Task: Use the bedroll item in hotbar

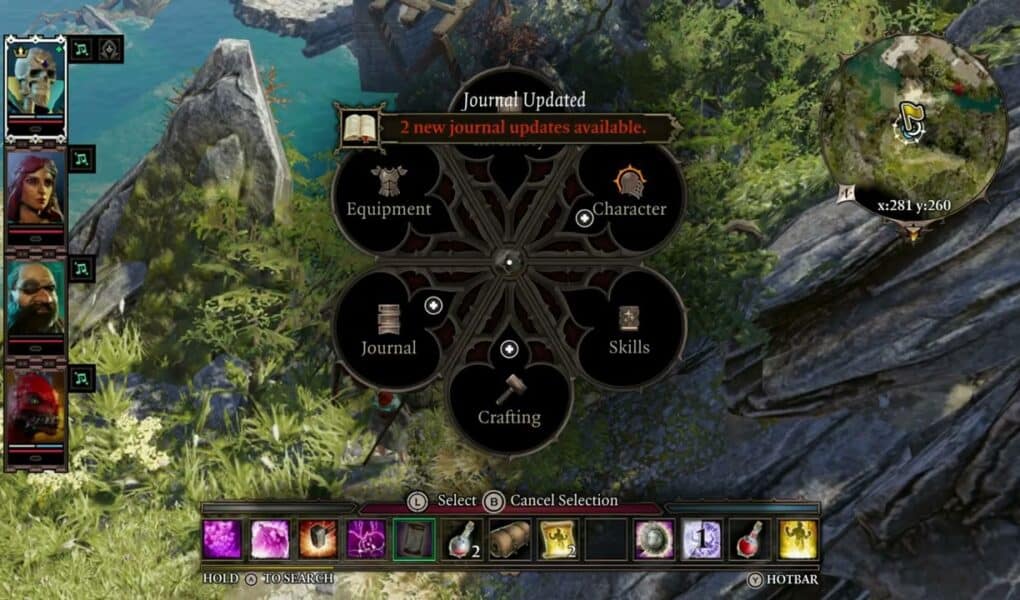Action: (x=510, y=539)
